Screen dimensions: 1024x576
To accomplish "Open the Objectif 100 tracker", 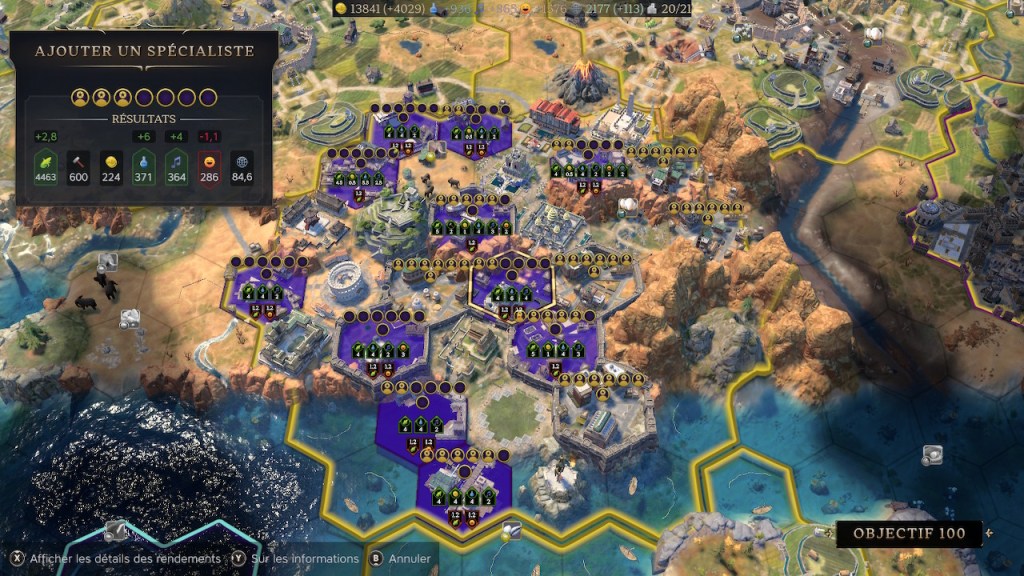I will (908, 533).
